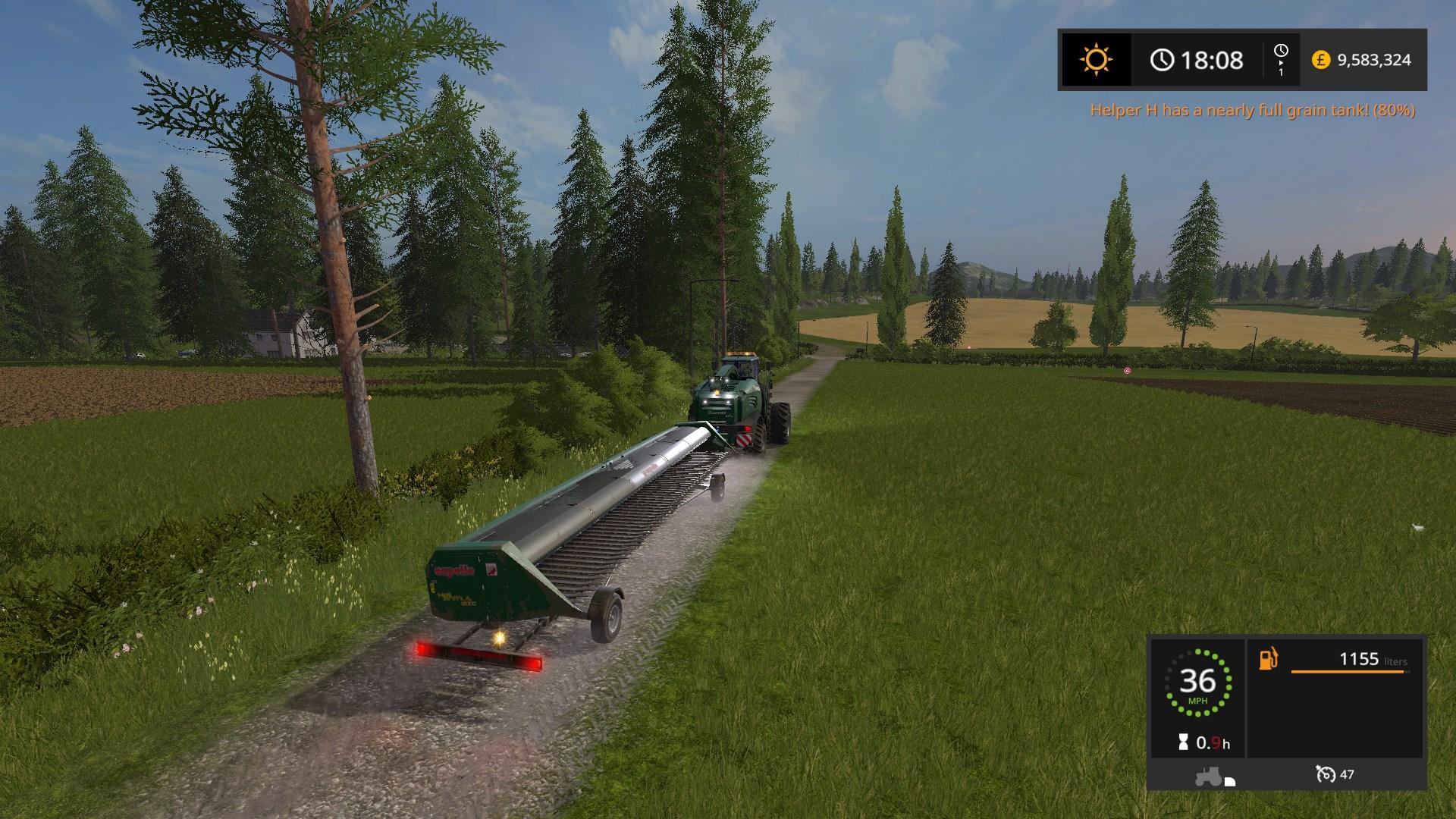The width and height of the screenshot is (1456, 819).
Task: Click the cruise control speed icon
Action: pos(1326,774)
